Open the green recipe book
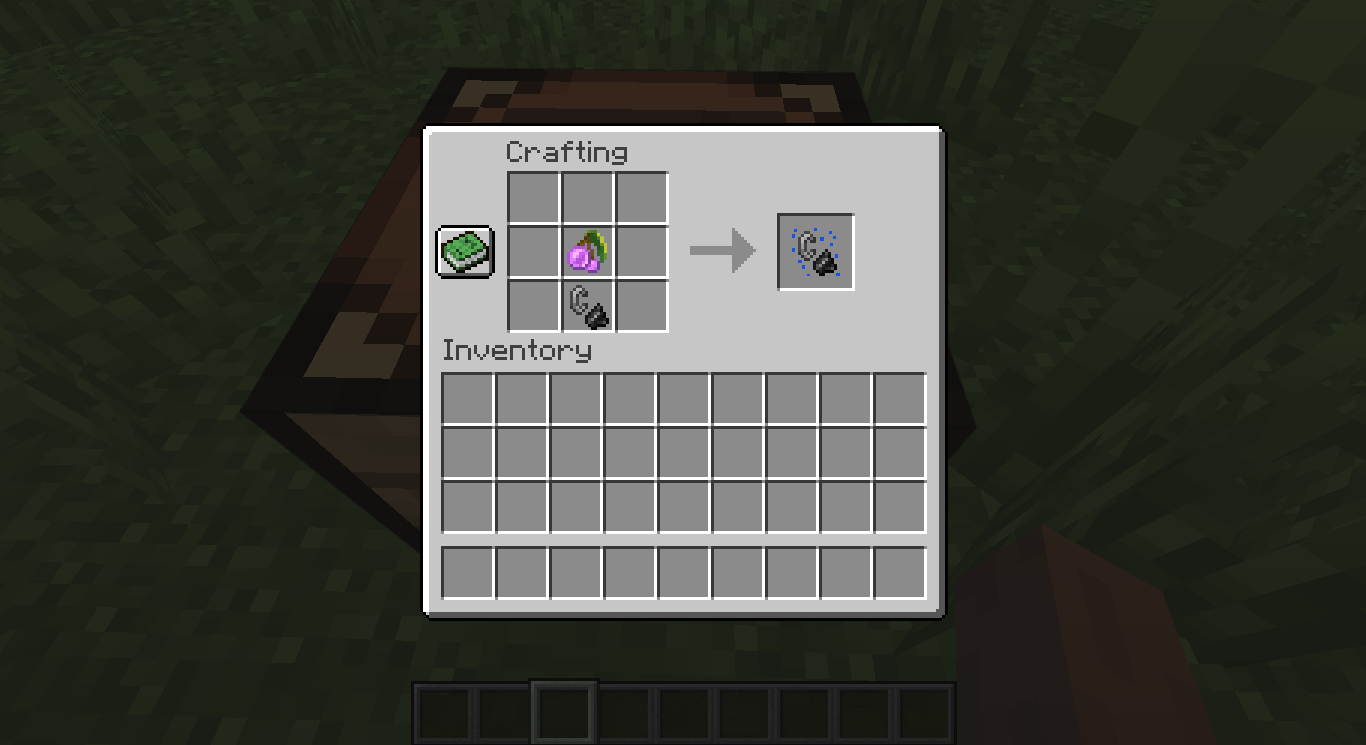This screenshot has width=1366, height=745. (464, 252)
